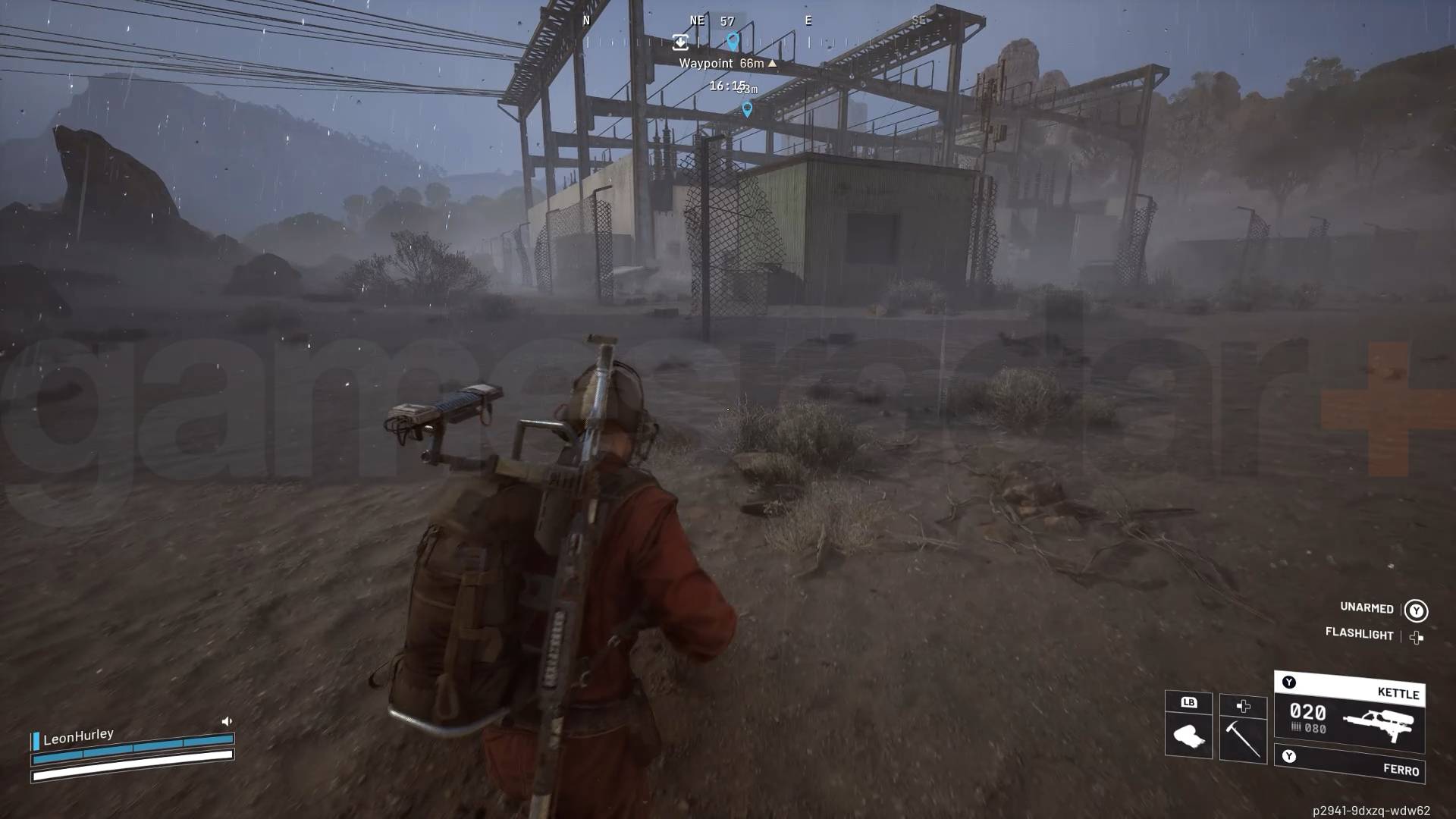Click the NE heading on the compass
Image resolution: width=1456 pixels, height=819 pixels.
pyautogui.click(x=696, y=21)
